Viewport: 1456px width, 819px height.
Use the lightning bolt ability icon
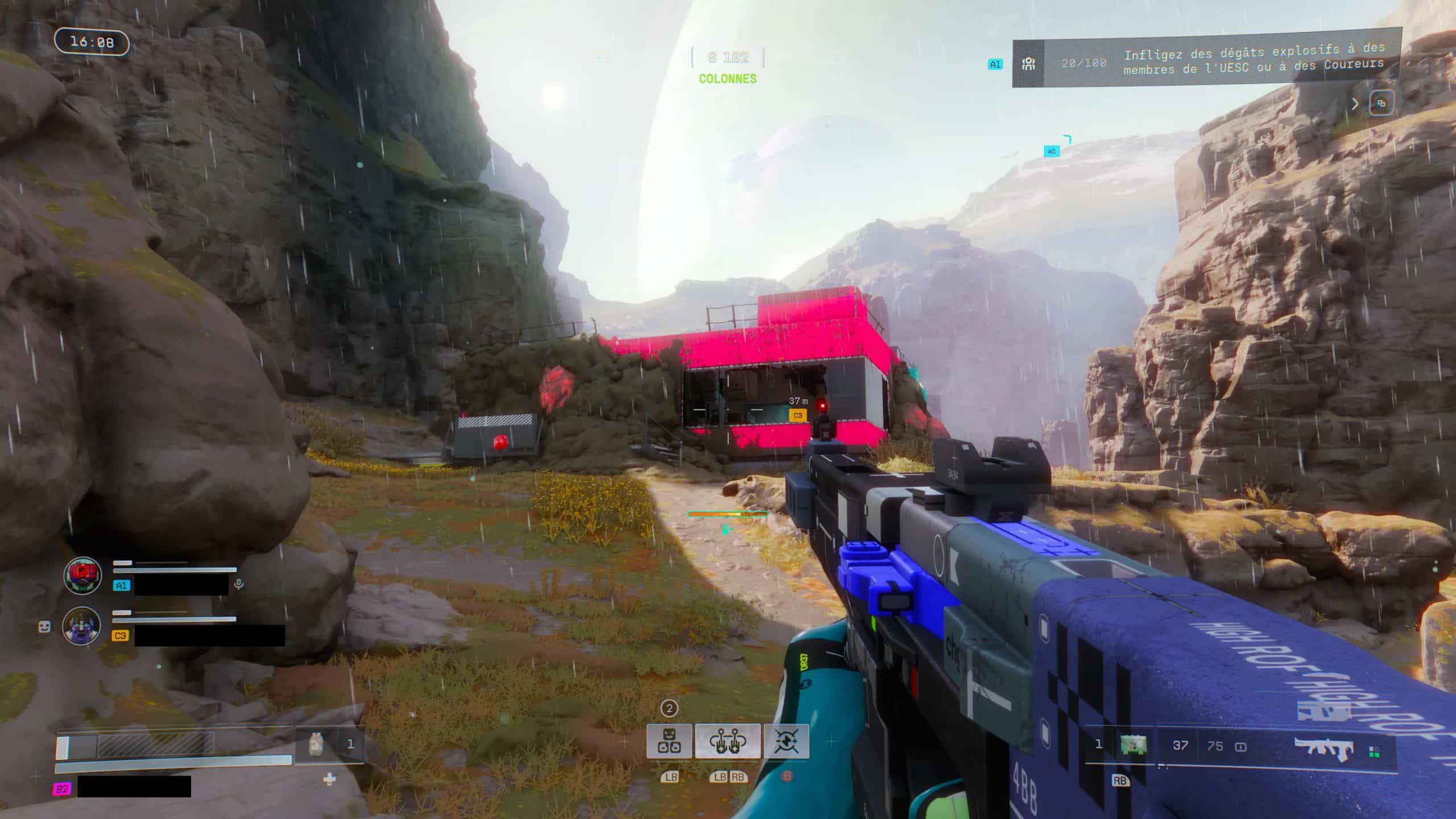786,741
